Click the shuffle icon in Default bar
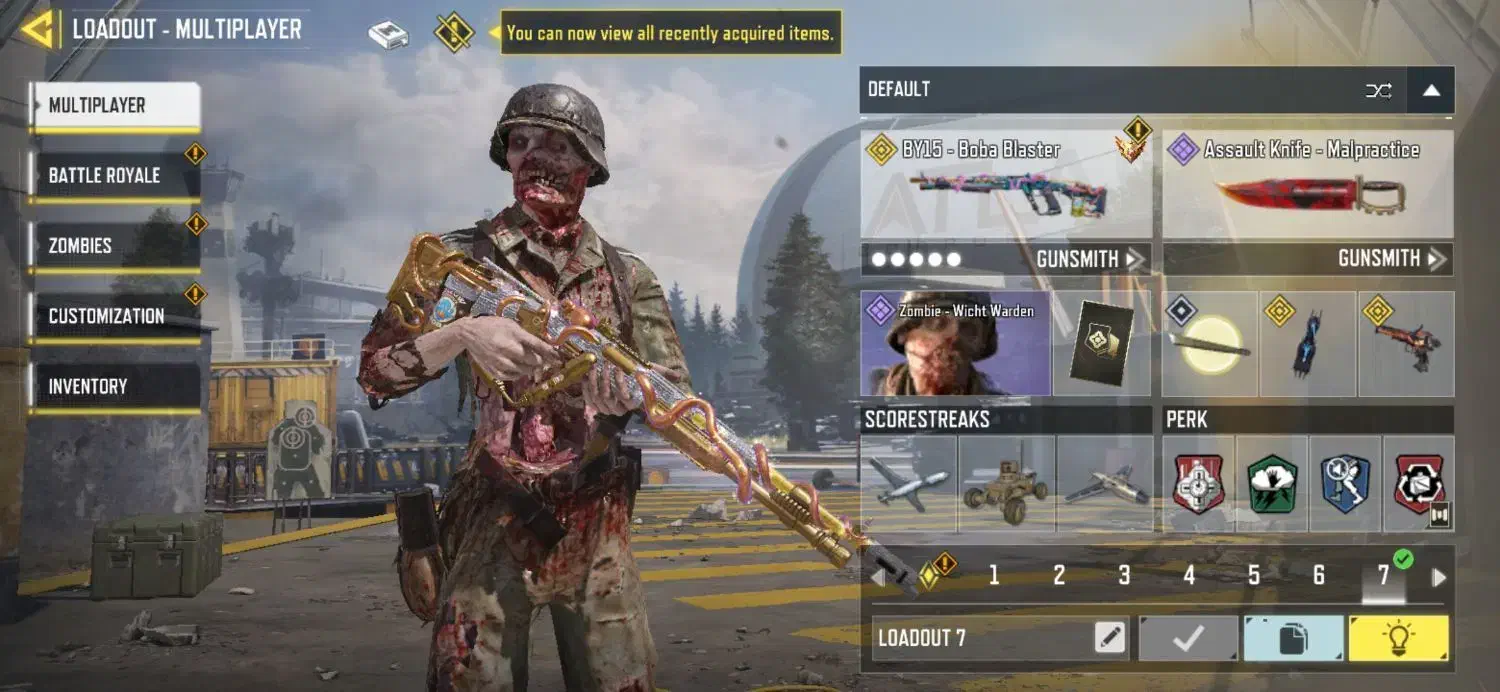This screenshot has width=1500, height=692. (1378, 90)
